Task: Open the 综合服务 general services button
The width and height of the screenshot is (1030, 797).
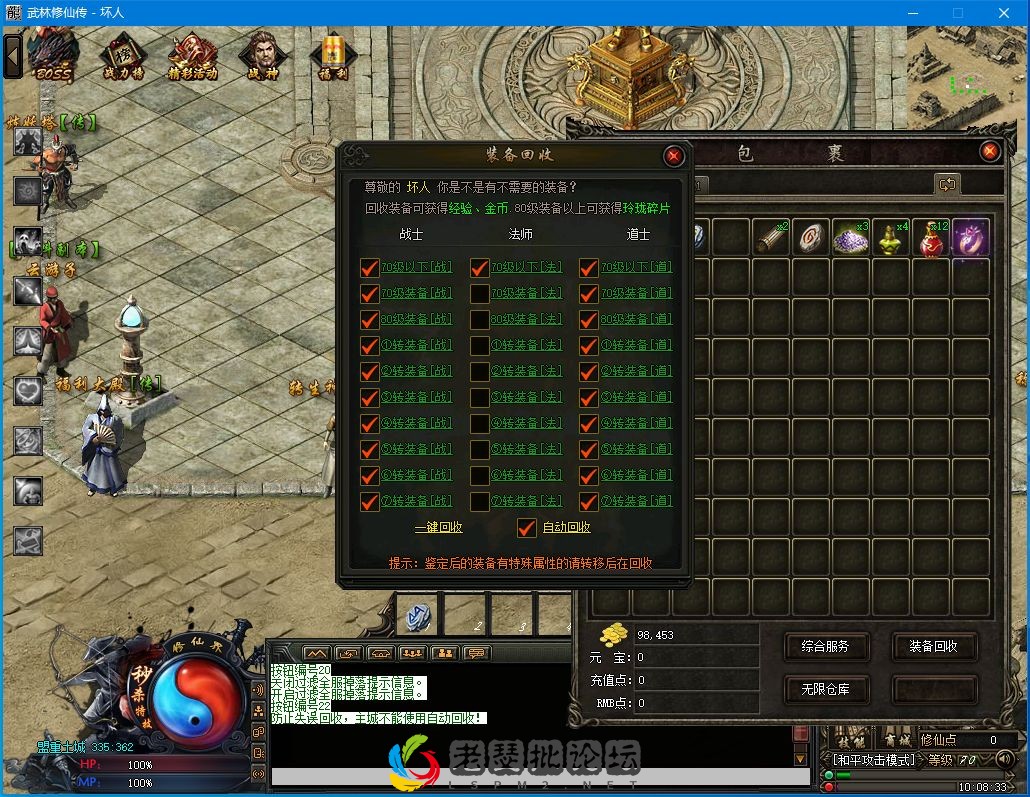Action: click(825, 646)
